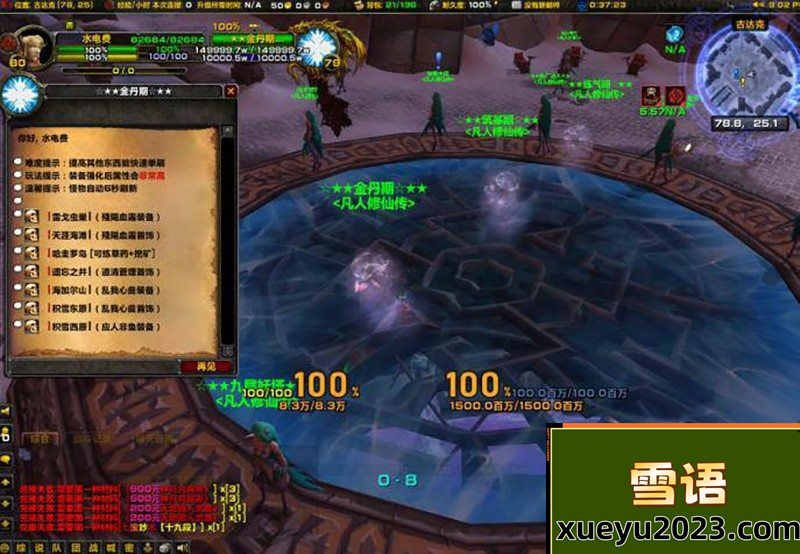
Task: Open the chat menu speech bubble button
Action: pos(6,458)
